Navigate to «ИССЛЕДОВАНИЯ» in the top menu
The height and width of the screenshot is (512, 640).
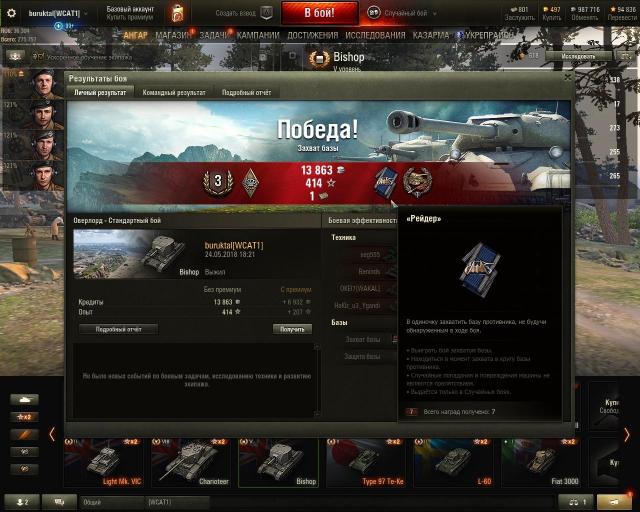point(375,34)
